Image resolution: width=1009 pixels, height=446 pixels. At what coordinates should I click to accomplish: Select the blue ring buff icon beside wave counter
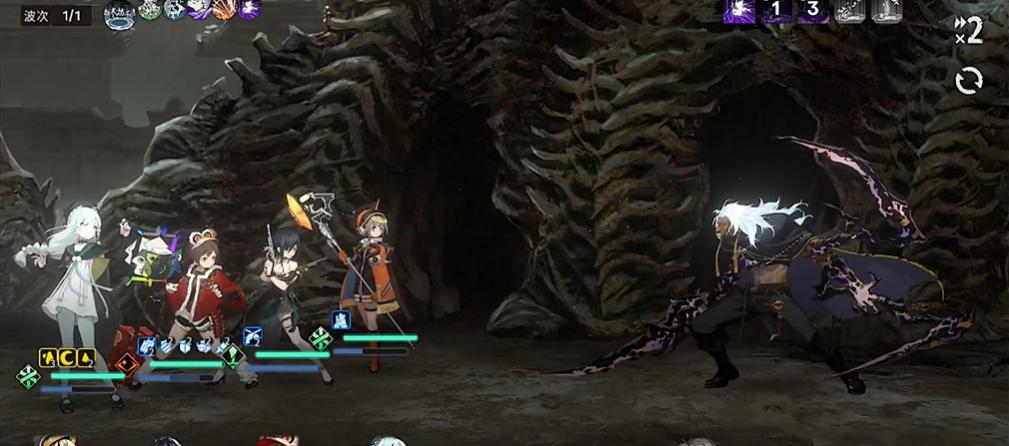(120, 11)
